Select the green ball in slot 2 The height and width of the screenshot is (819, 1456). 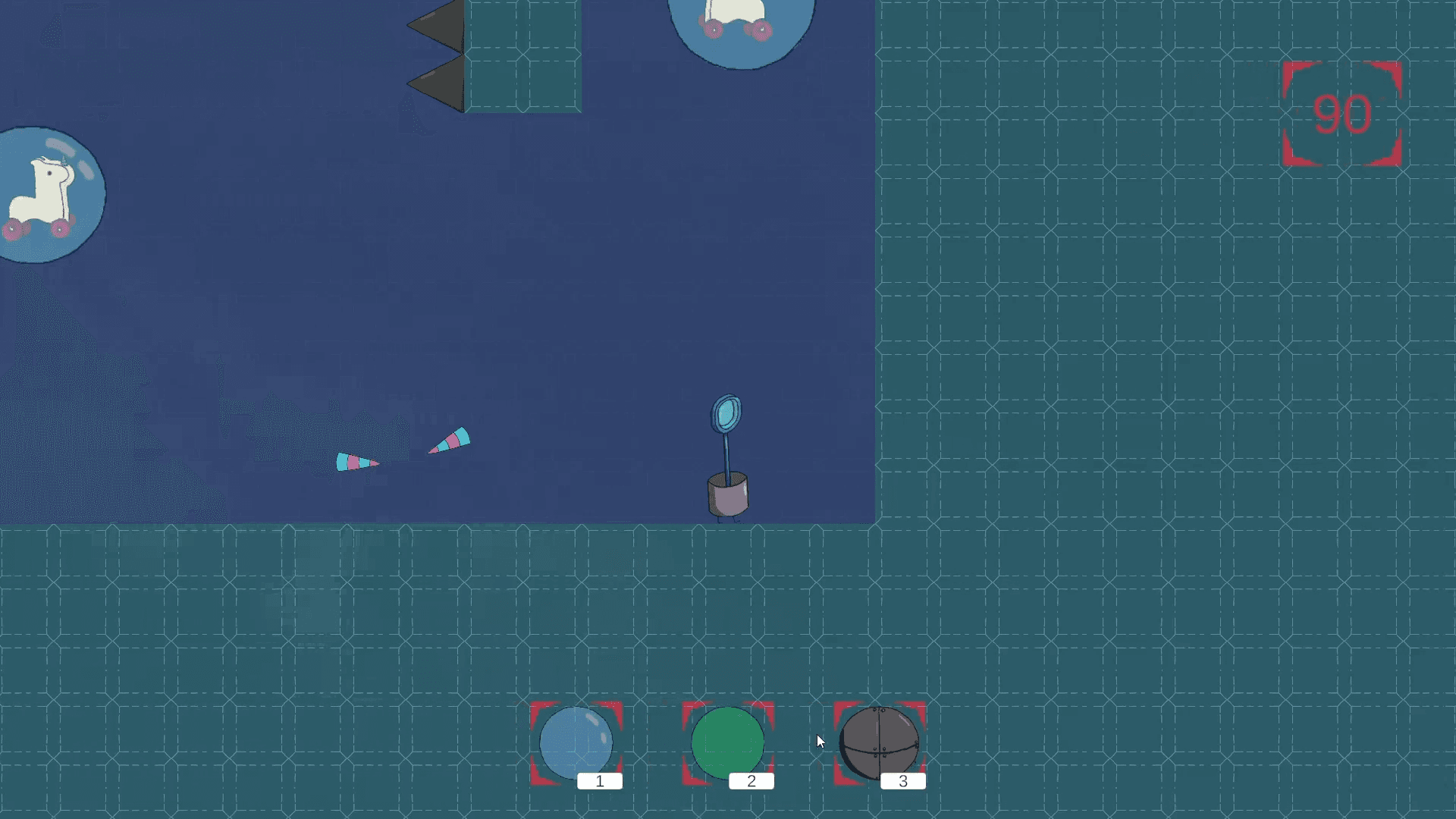pos(727,745)
